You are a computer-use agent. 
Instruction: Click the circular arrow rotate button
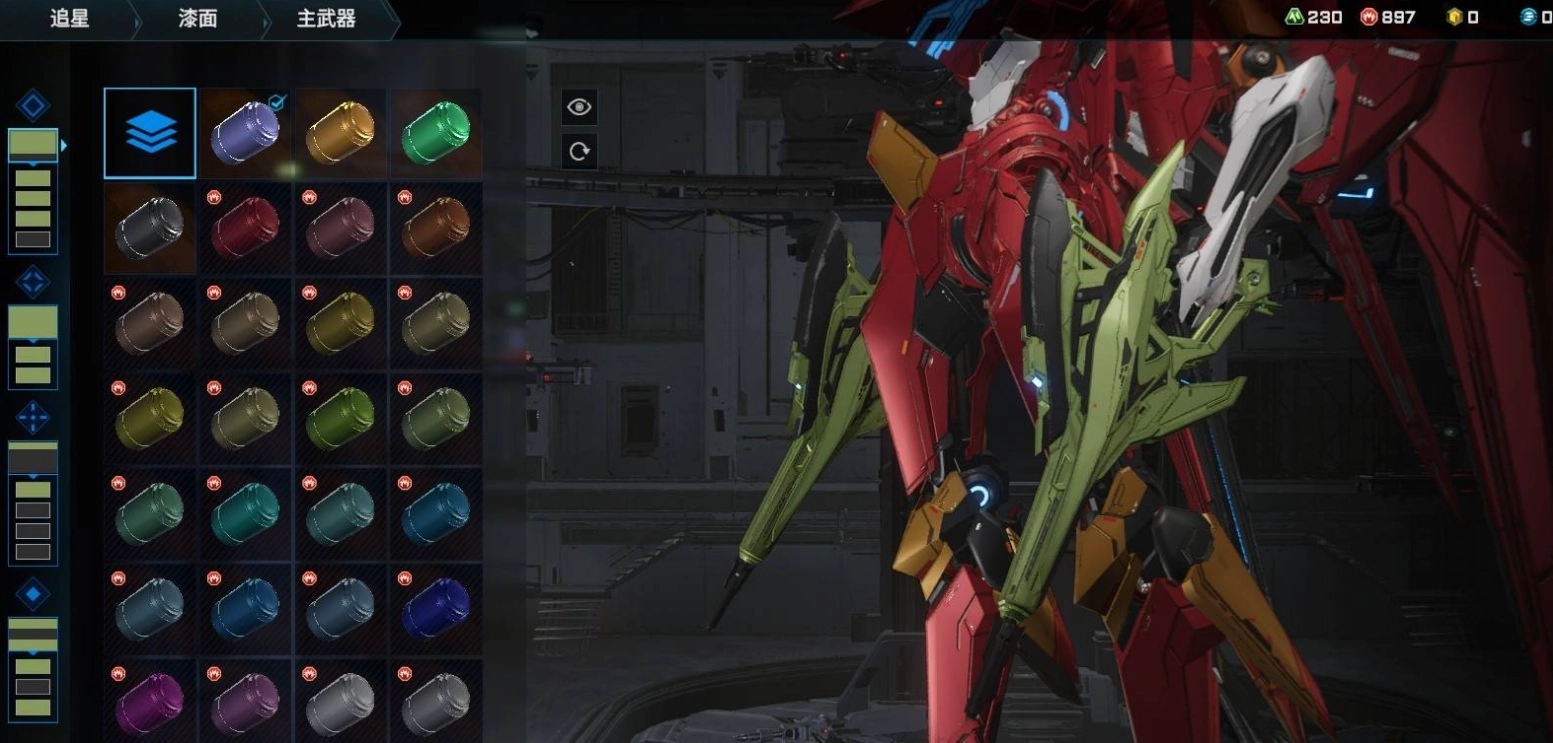[x=579, y=152]
